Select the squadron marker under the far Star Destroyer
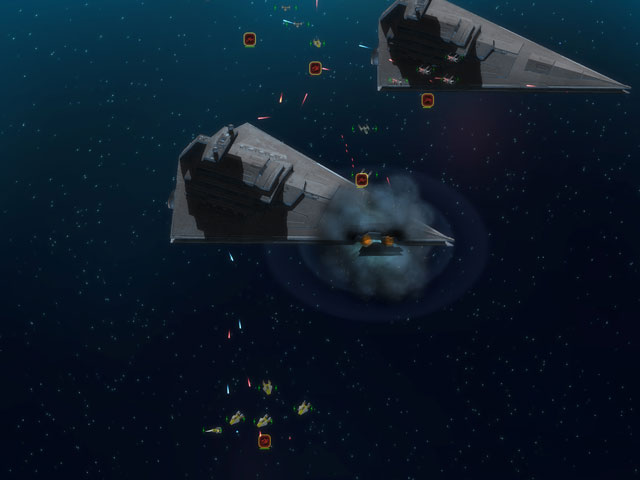The image size is (640, 480). click(x=428, y=100)
